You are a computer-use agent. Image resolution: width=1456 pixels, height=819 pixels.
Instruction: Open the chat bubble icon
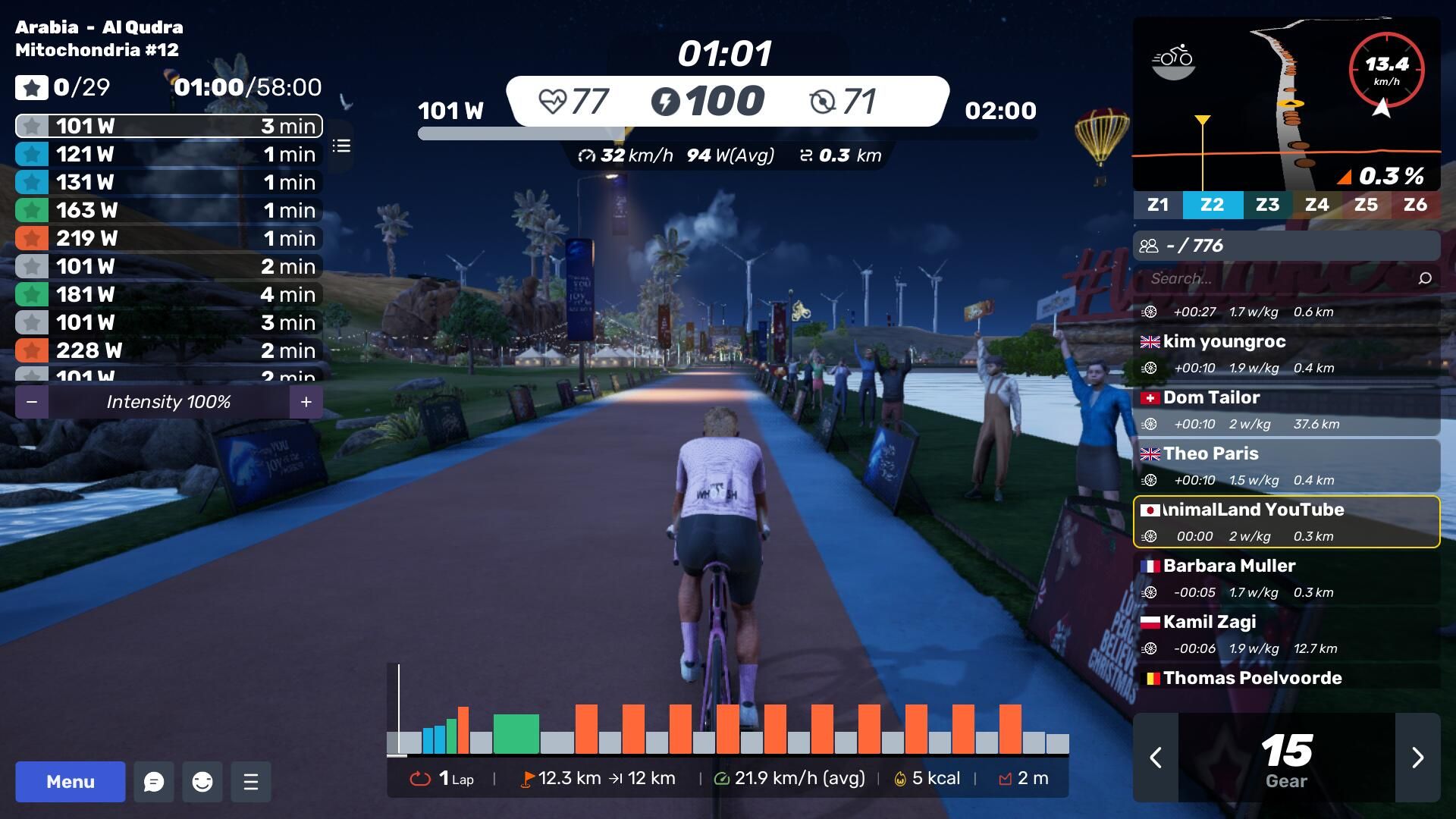coord(154,782)
